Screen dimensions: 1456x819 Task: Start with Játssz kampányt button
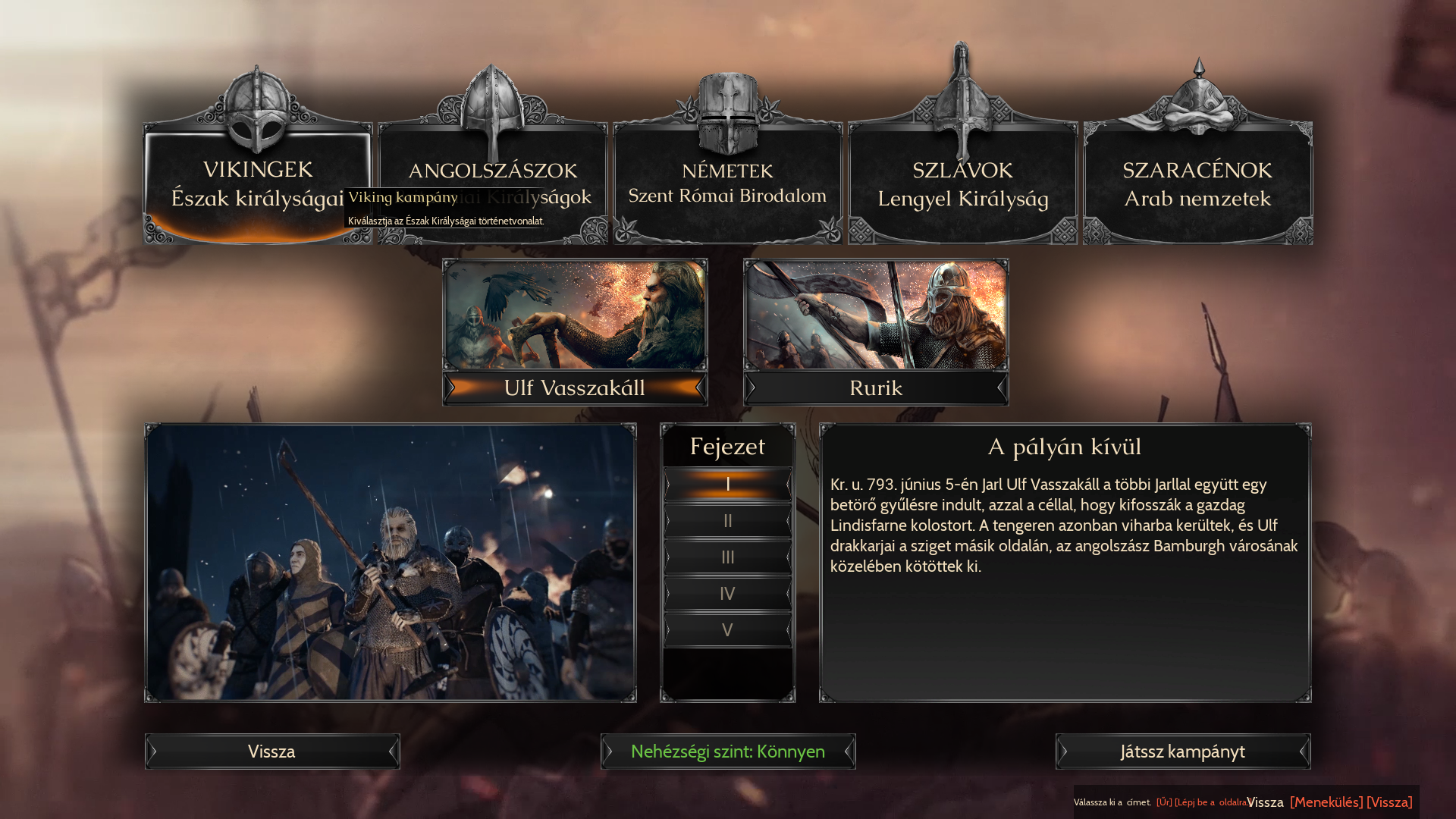tap(1183, 752)
